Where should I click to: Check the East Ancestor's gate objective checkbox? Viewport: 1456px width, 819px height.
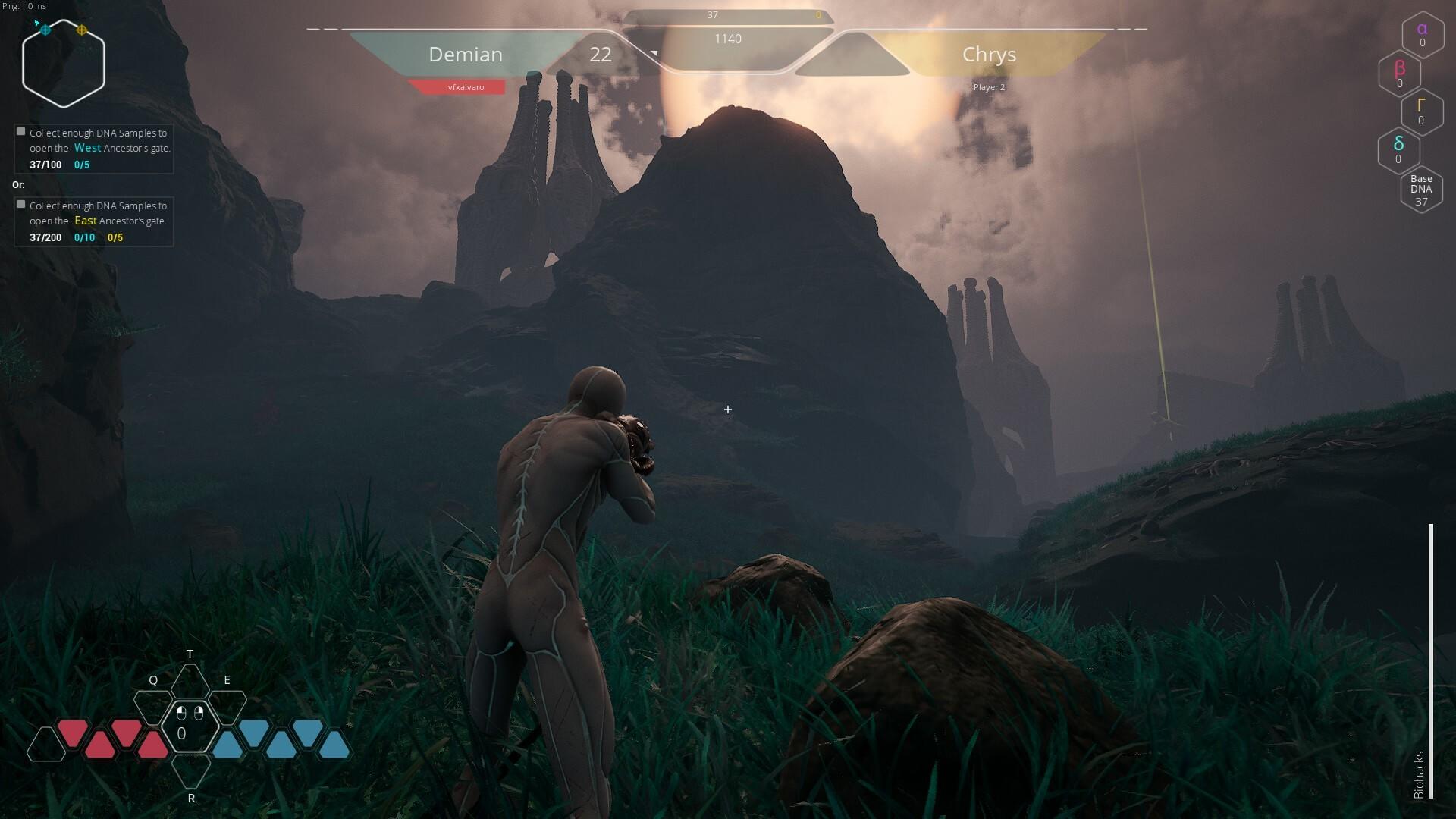[x=20, y=205]
